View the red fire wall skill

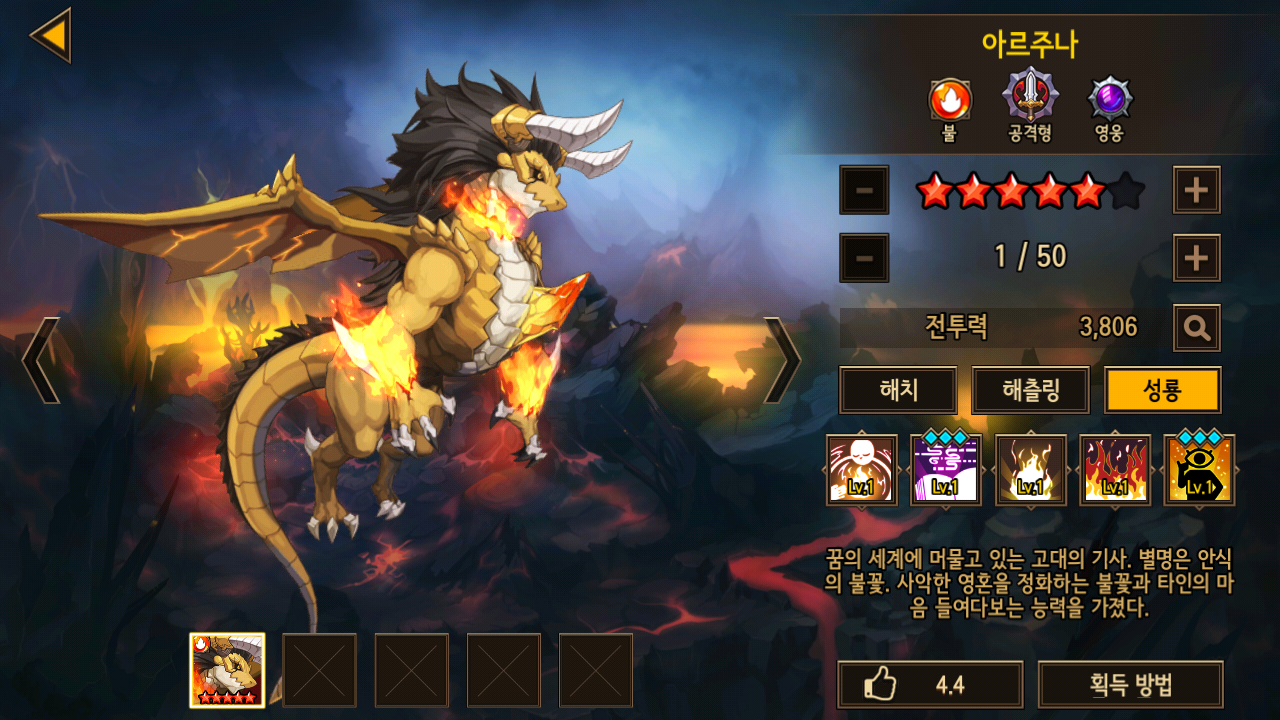(1115, 470)
